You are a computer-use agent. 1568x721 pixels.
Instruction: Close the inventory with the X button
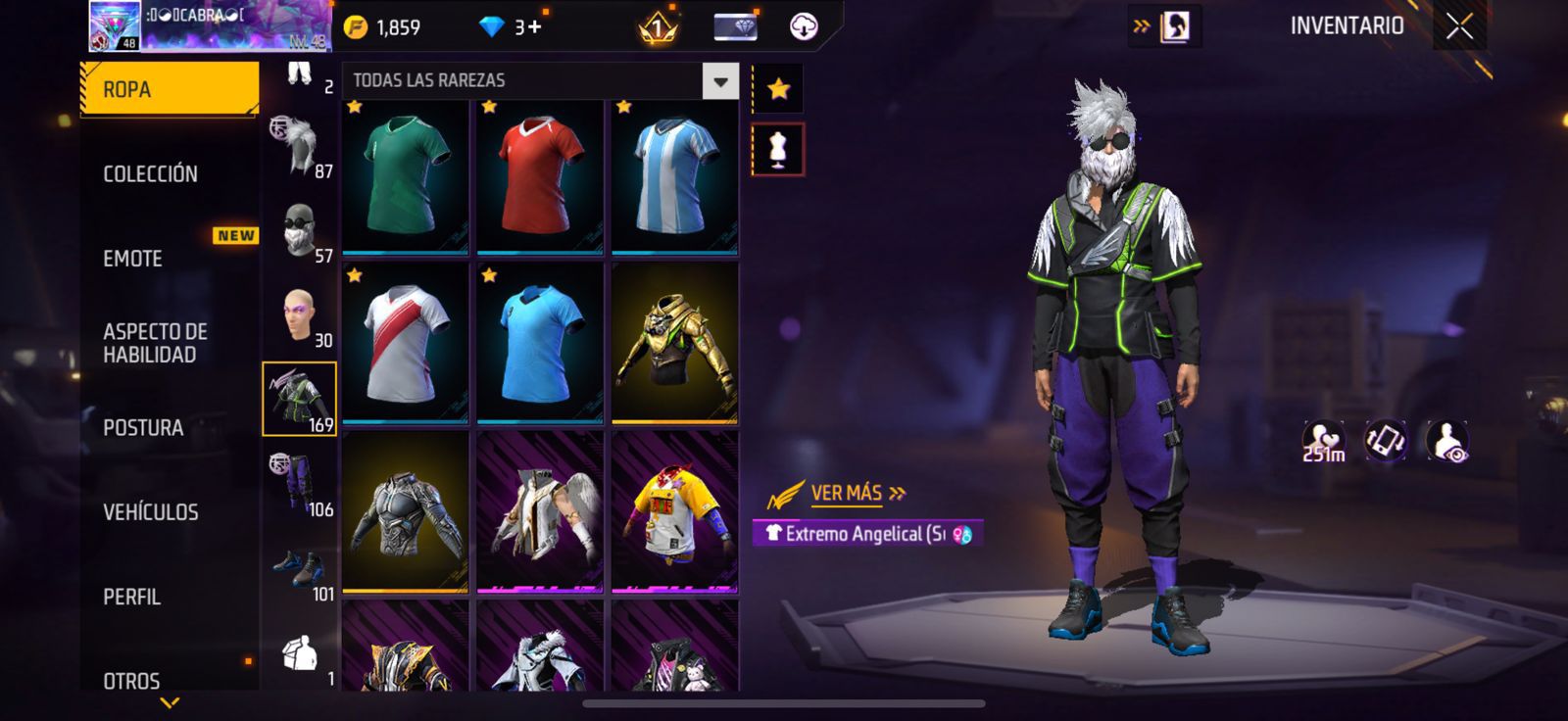[1459, 26]
